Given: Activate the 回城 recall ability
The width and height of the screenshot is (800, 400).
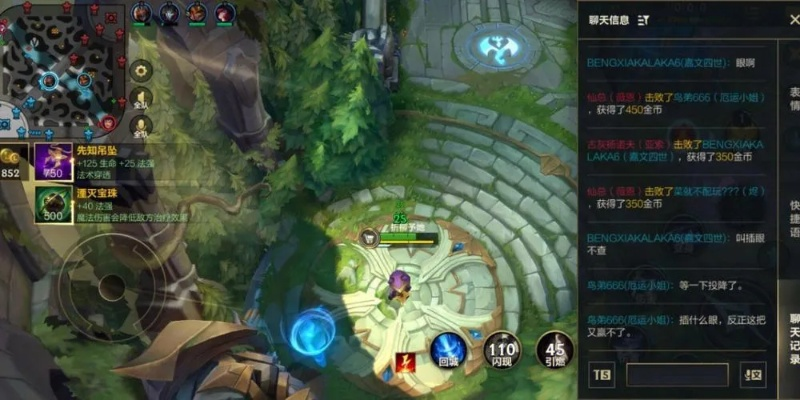Looking at the screenshot, I should coord(447,350).
